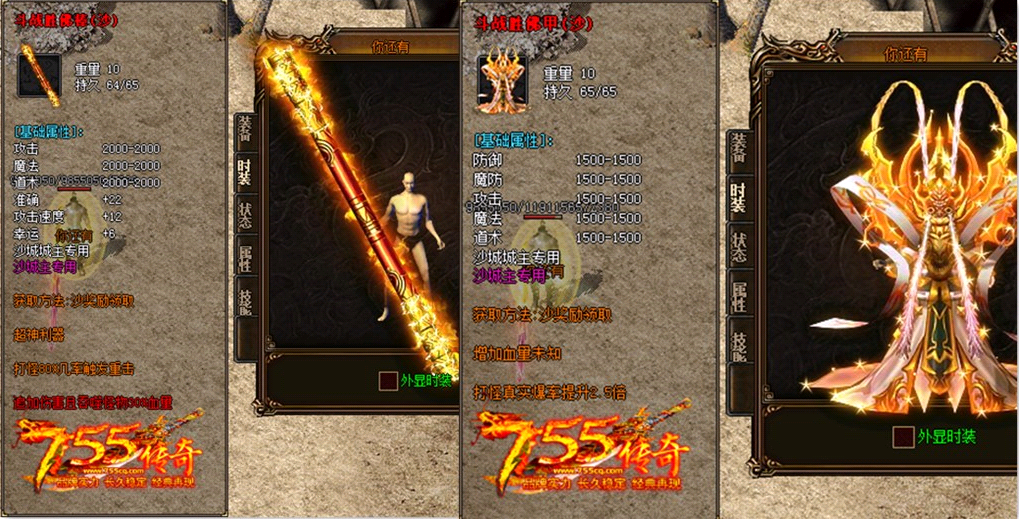Select 属性 tab beside the golden armor preview

click(738, 296)
